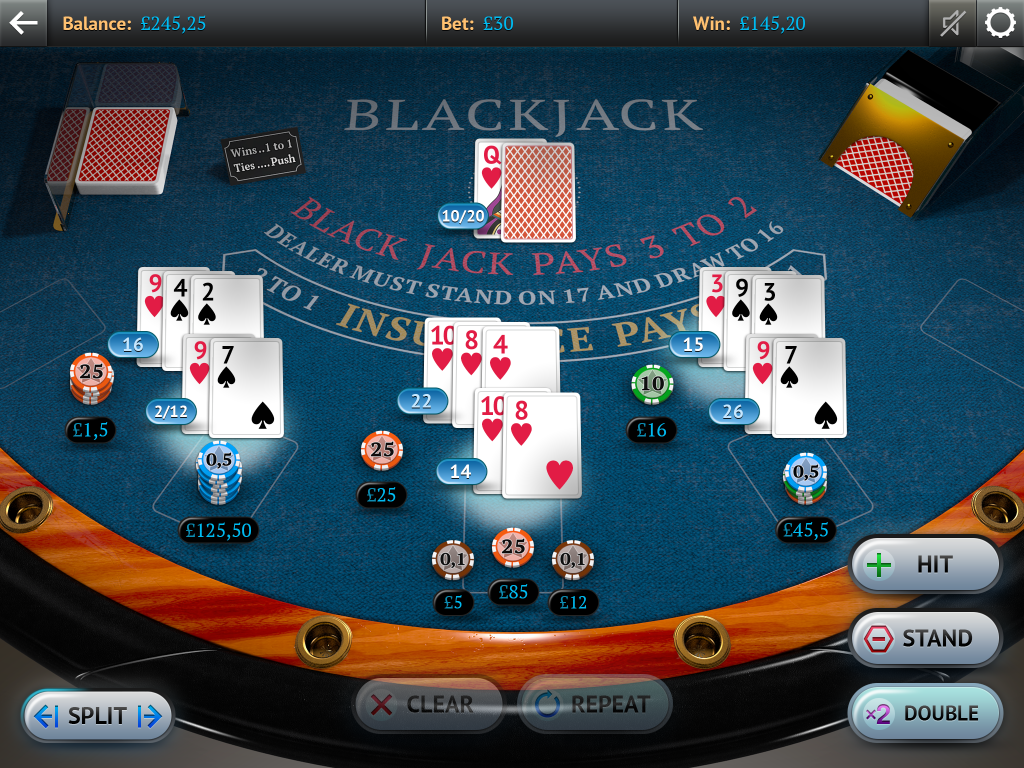Clear the placed bets
This screenshot has height=768, width=1024.
427,704
